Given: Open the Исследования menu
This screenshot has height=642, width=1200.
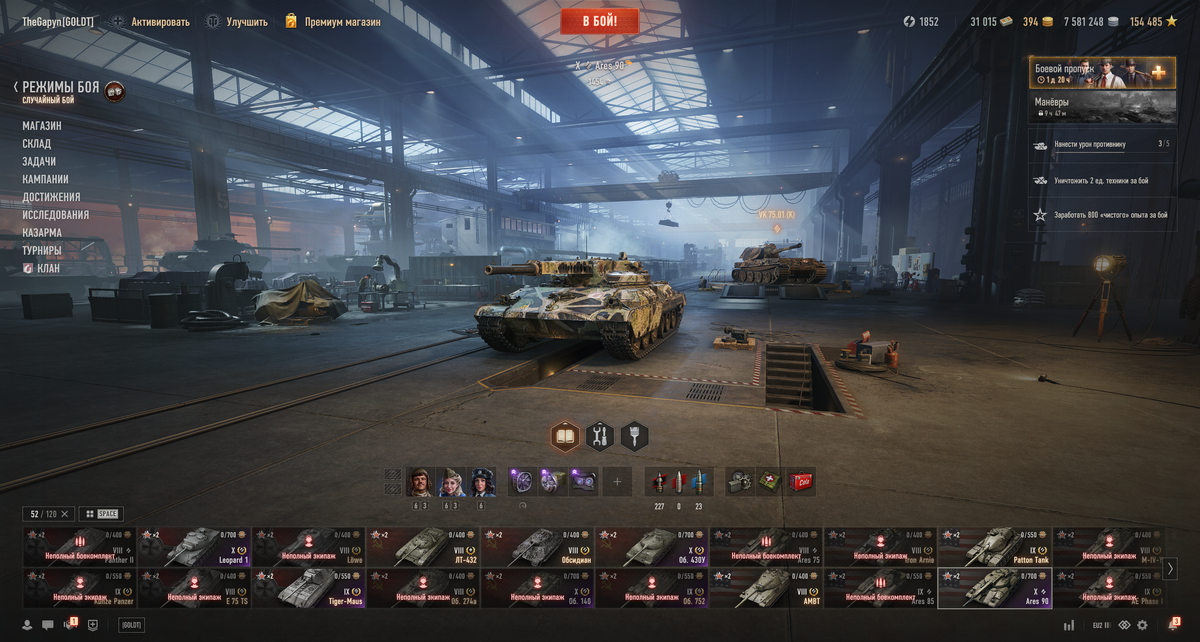Looking at the screenshot, I should (56, 215).
